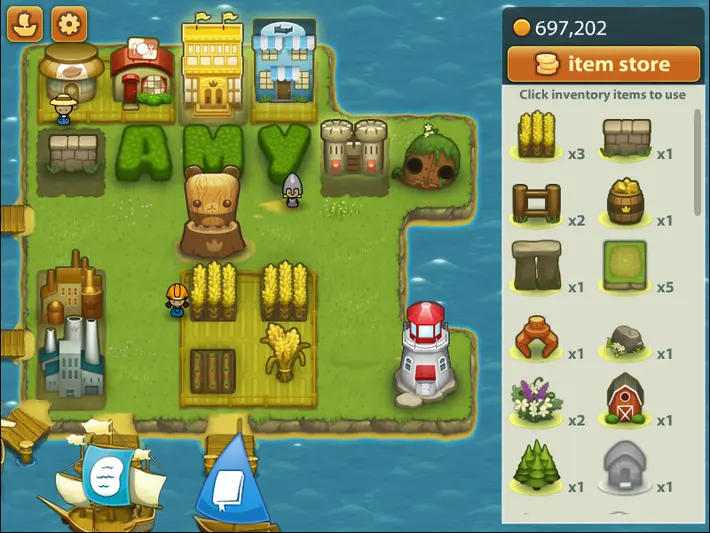Open the item store
The image size is (710, 533).
point(603,65)
